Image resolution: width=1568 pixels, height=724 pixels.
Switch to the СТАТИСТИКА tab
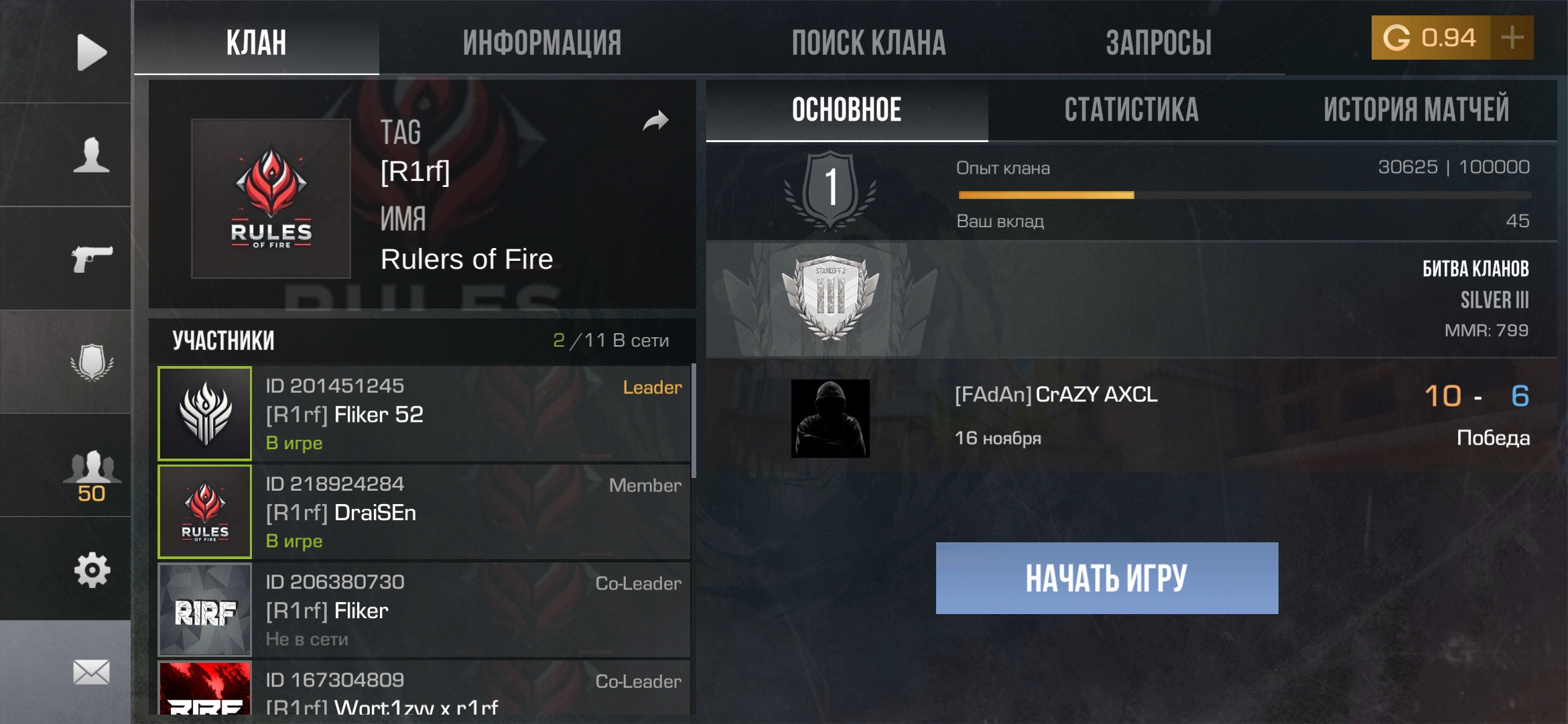[1130, 109]
